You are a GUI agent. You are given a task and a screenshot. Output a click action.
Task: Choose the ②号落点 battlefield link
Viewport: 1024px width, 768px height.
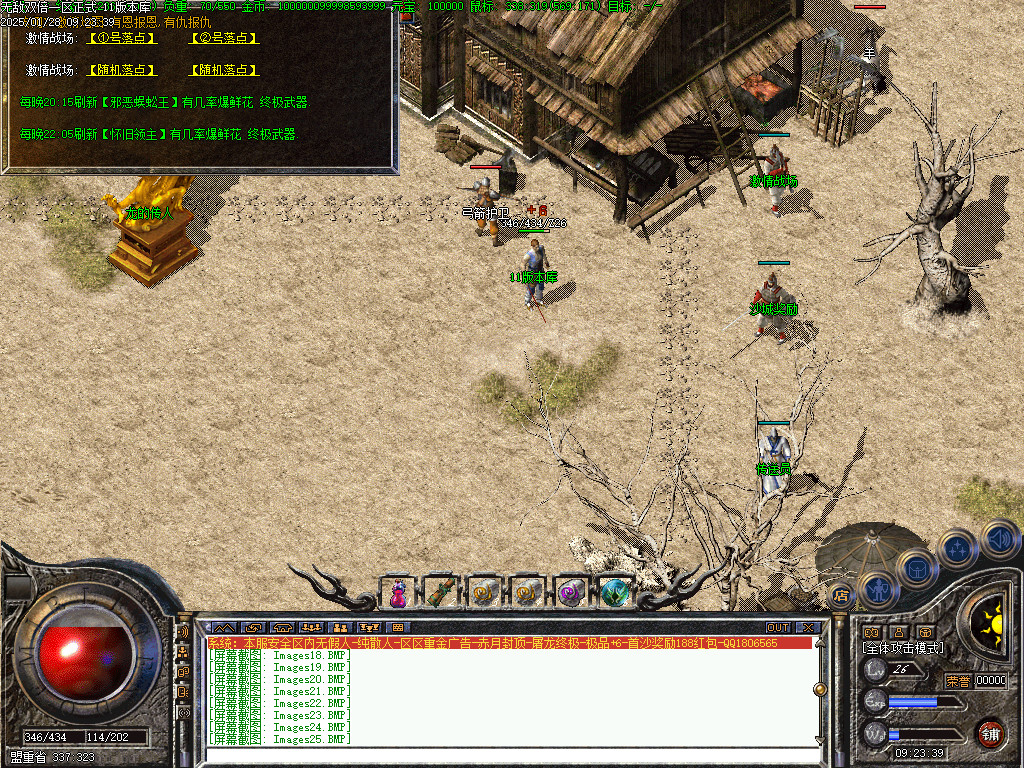(224, 38)
